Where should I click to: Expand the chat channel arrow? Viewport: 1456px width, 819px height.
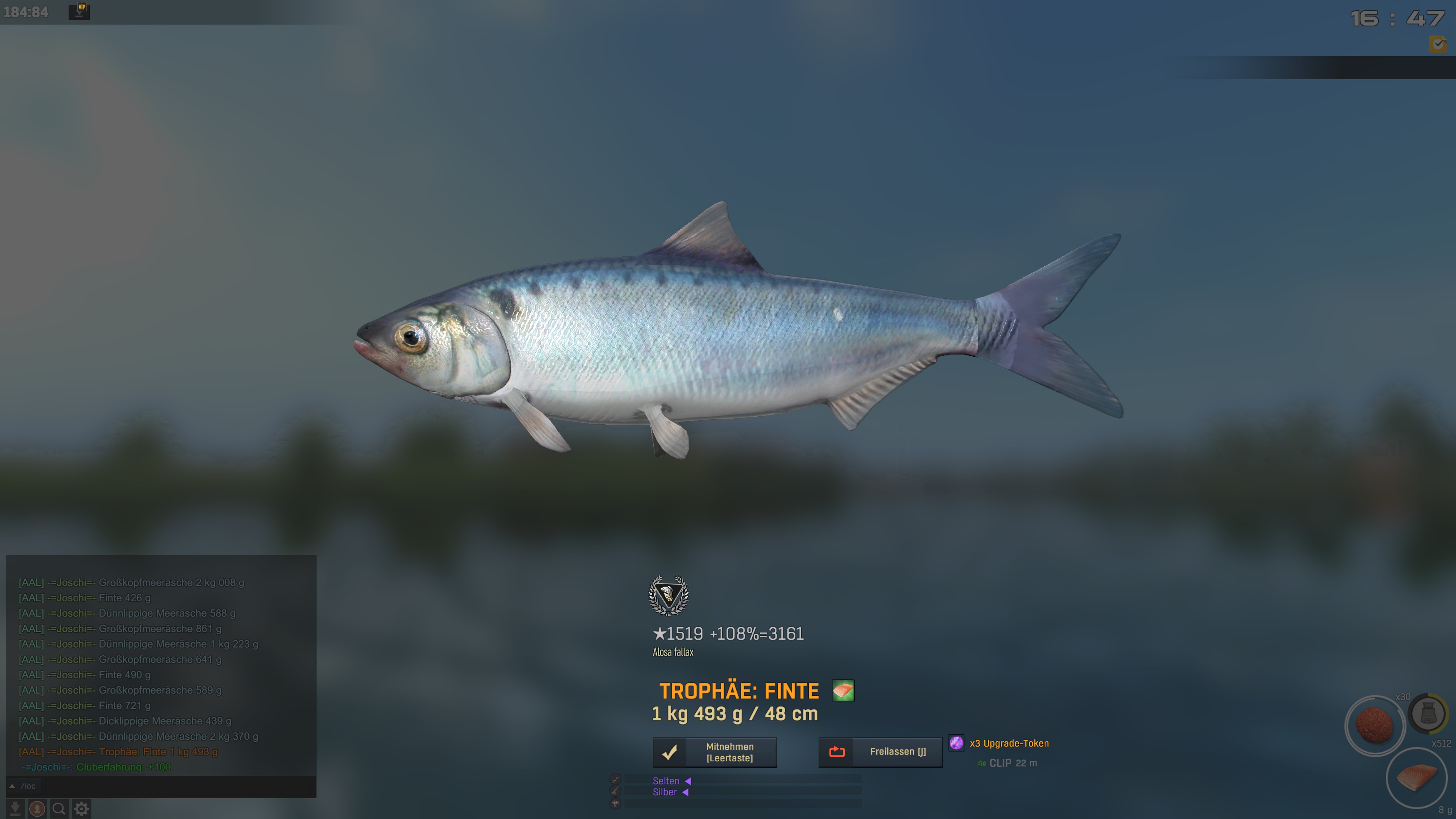(12, 786)
